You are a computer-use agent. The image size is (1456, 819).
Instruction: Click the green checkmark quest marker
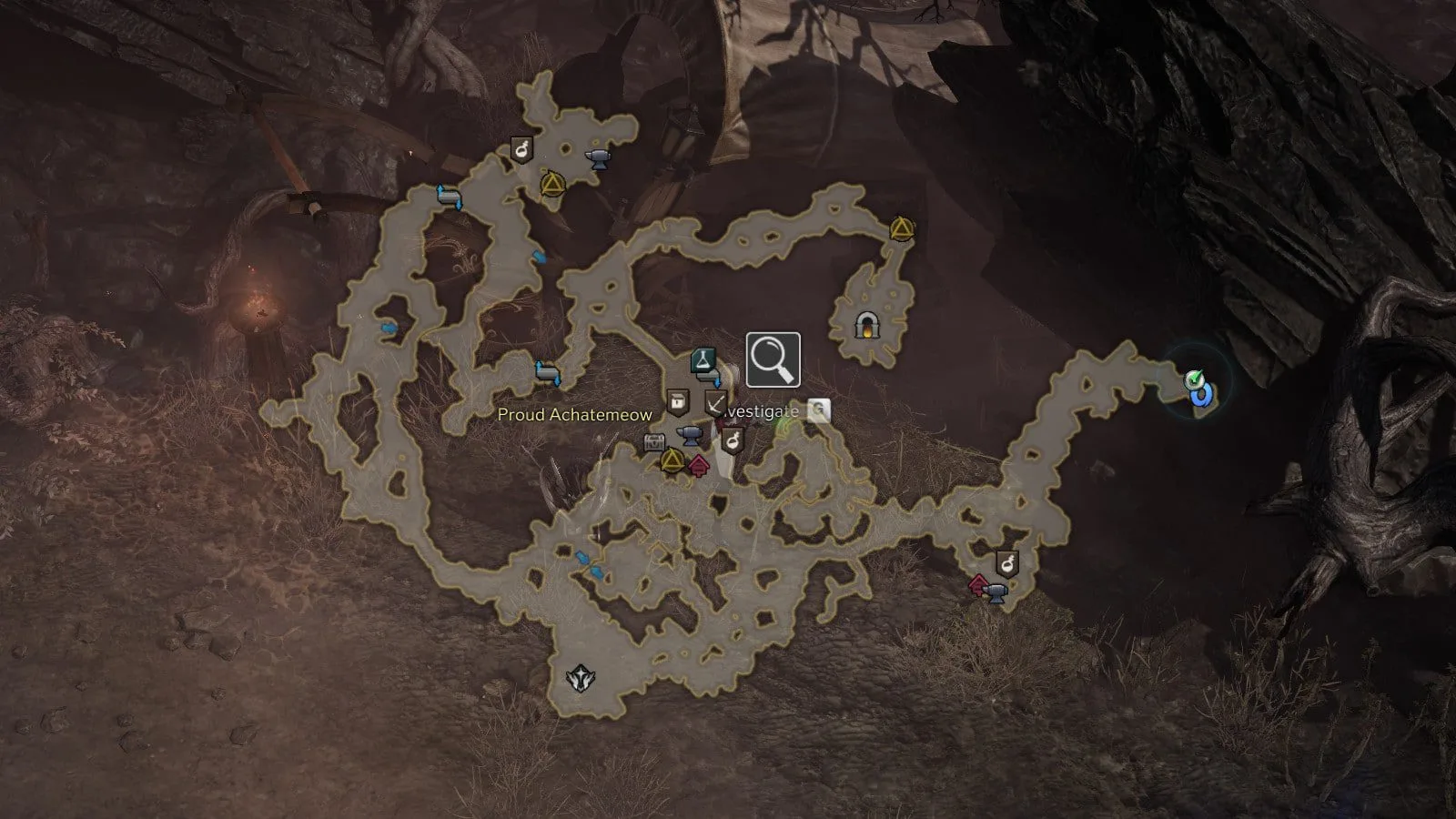click(x=1194, y=379)
